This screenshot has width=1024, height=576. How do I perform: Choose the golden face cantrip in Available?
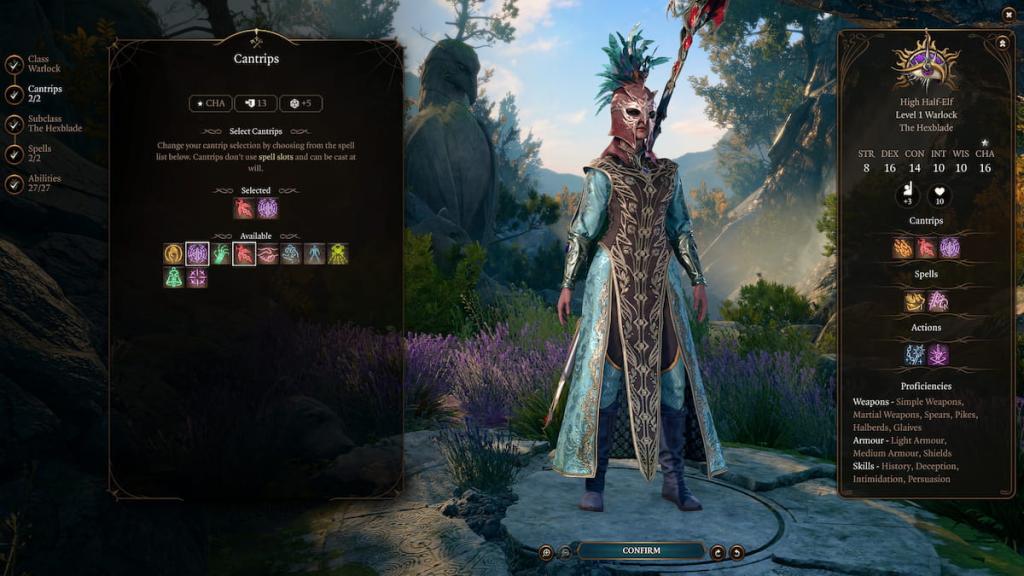(x=174, y=254)
